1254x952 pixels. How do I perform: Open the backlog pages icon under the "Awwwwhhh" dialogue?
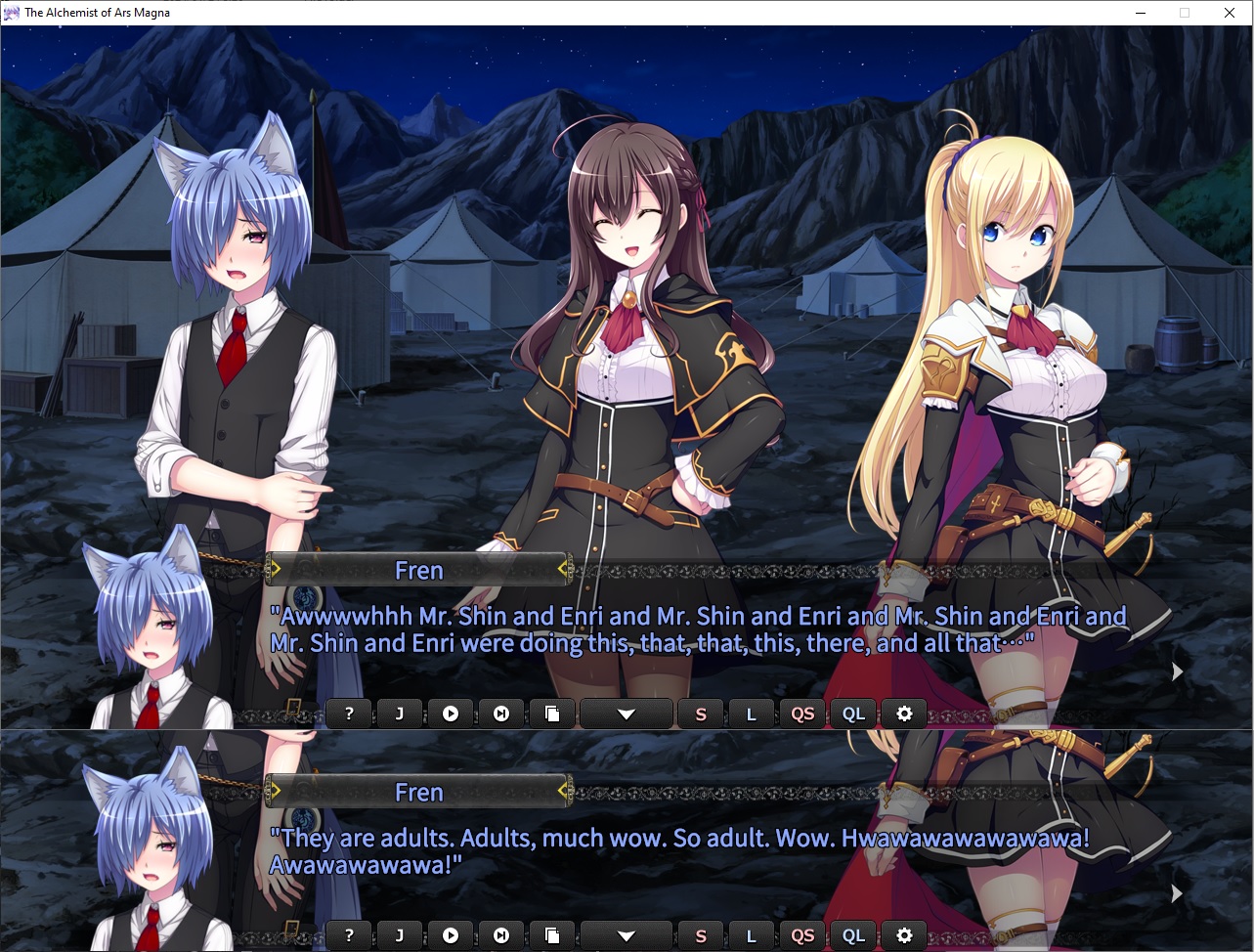pyautogui.click(x=552, y=714)
